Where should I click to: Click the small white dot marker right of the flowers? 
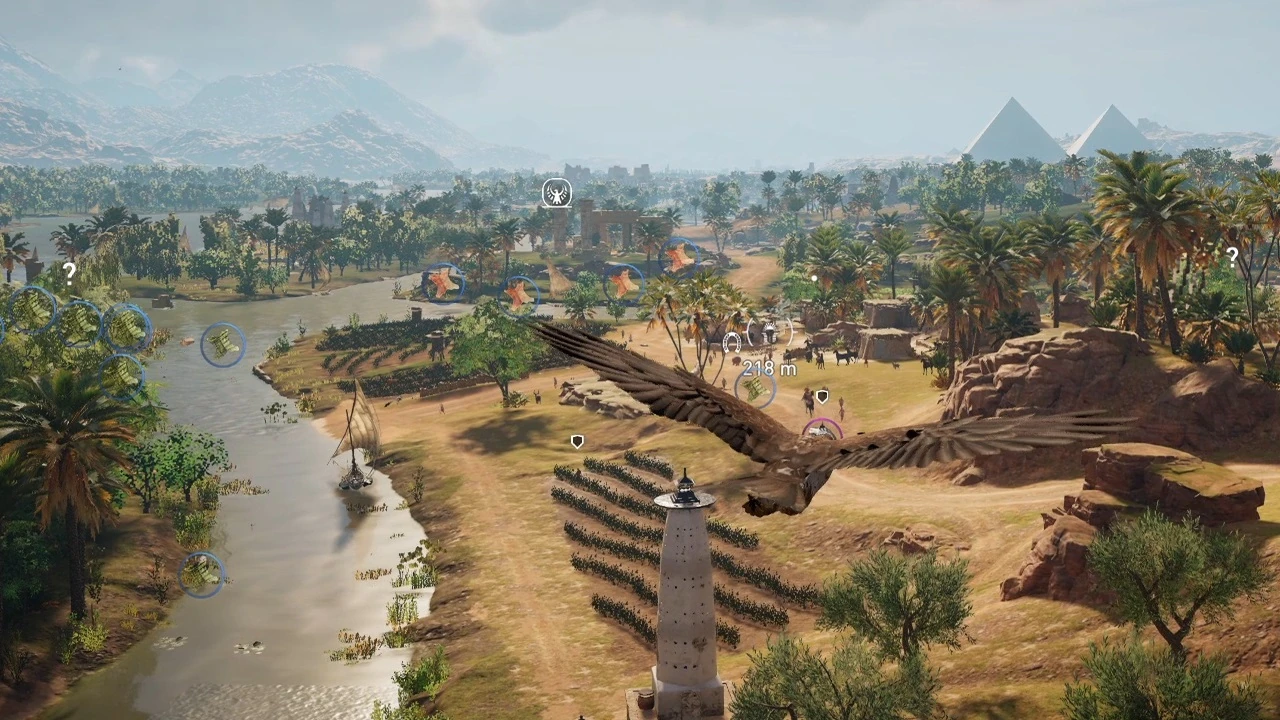(813, 276)
